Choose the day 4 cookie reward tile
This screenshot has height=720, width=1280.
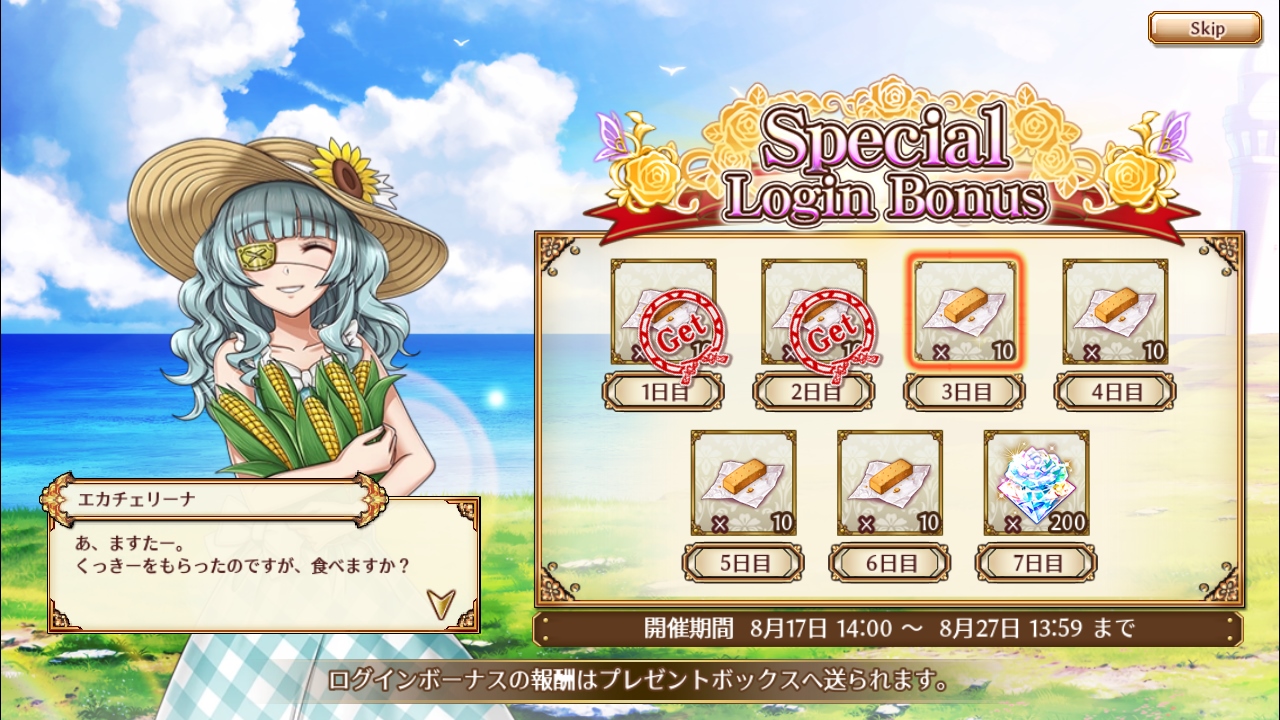point(1115,312)
